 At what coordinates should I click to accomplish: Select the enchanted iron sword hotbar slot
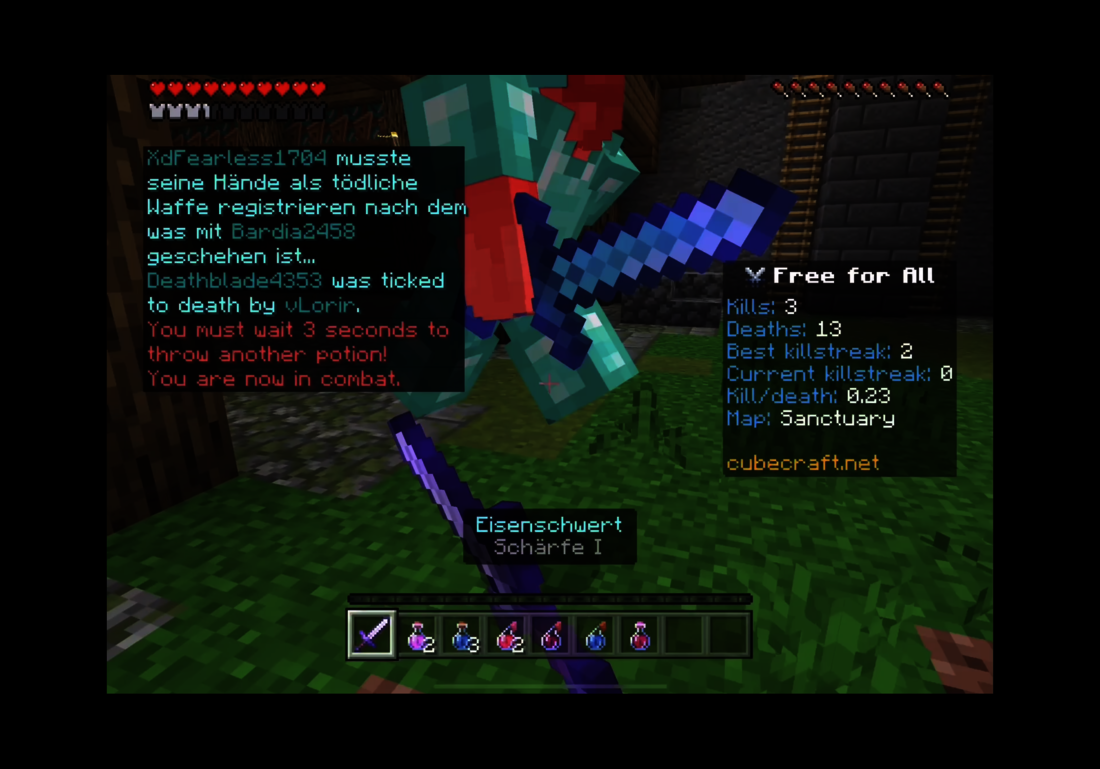(x=371, y=634)
